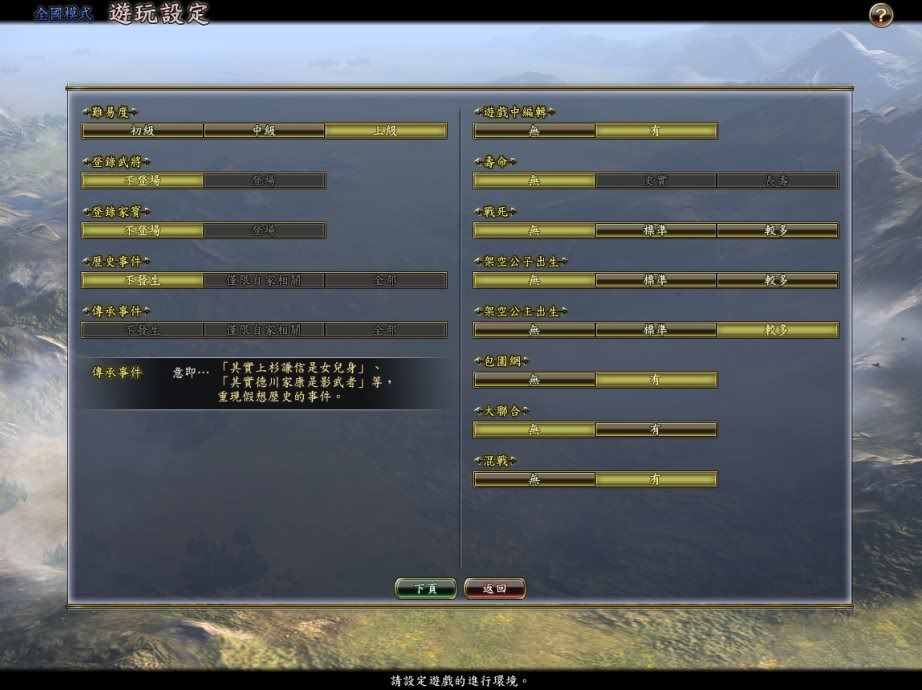Choose 登場 for 登錄武將

pos(264,180)
